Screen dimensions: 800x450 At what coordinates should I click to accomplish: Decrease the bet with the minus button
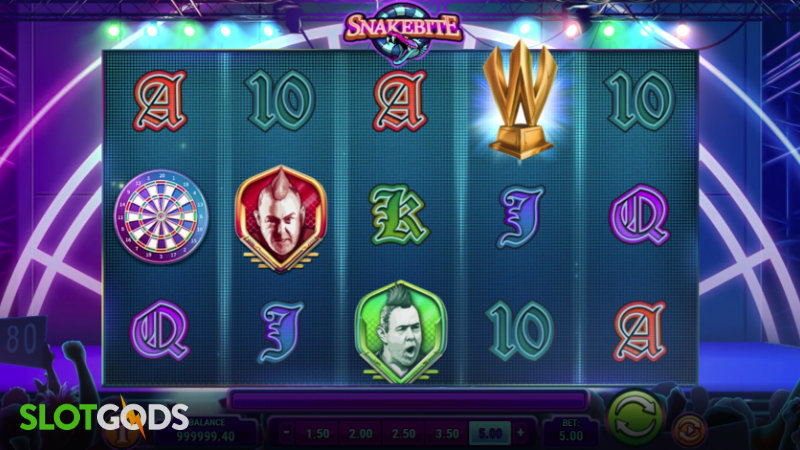pyautogui.click(x=286, y=434)
